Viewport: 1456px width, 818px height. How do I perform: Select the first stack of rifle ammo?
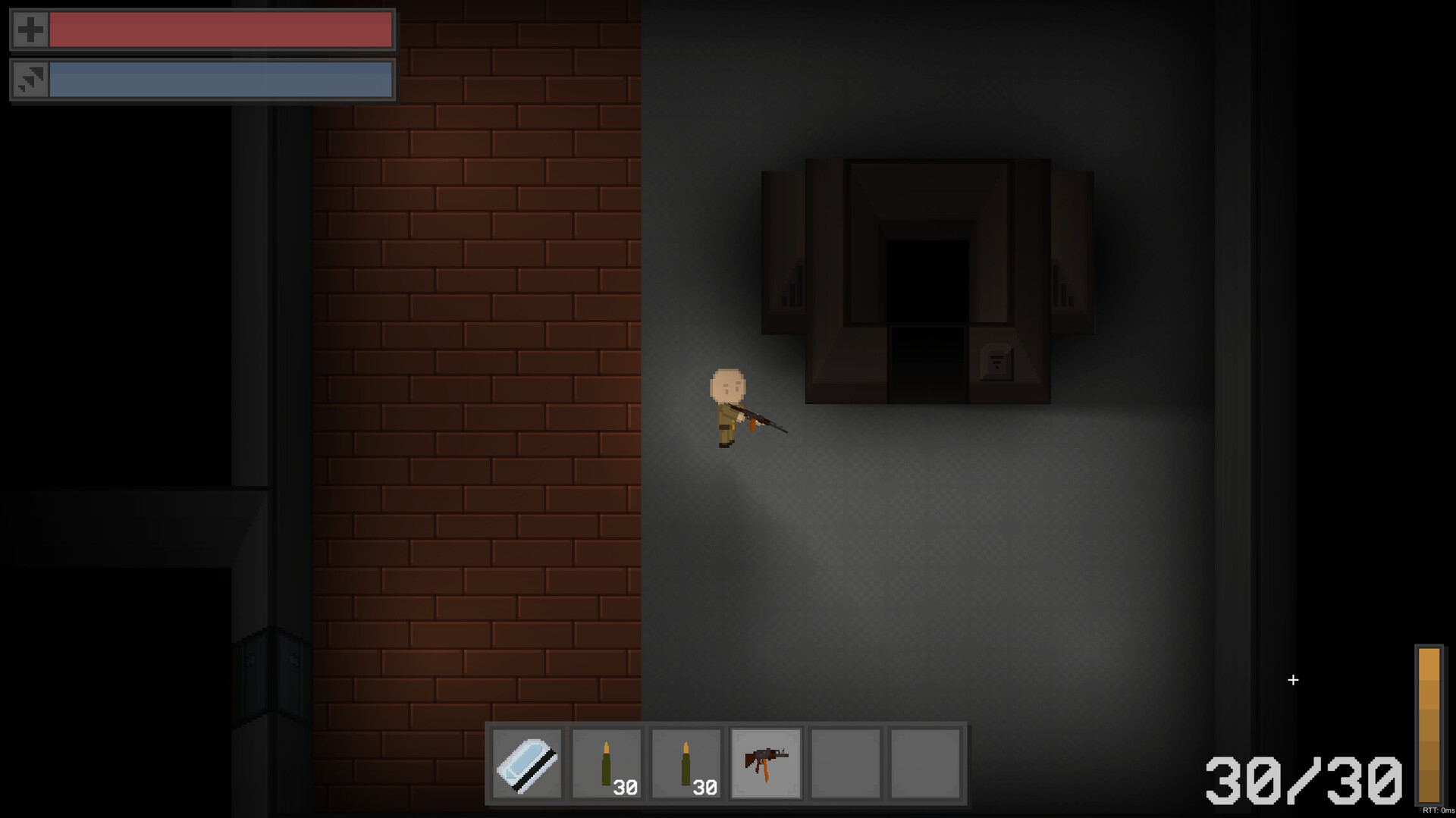click(607, 762)
